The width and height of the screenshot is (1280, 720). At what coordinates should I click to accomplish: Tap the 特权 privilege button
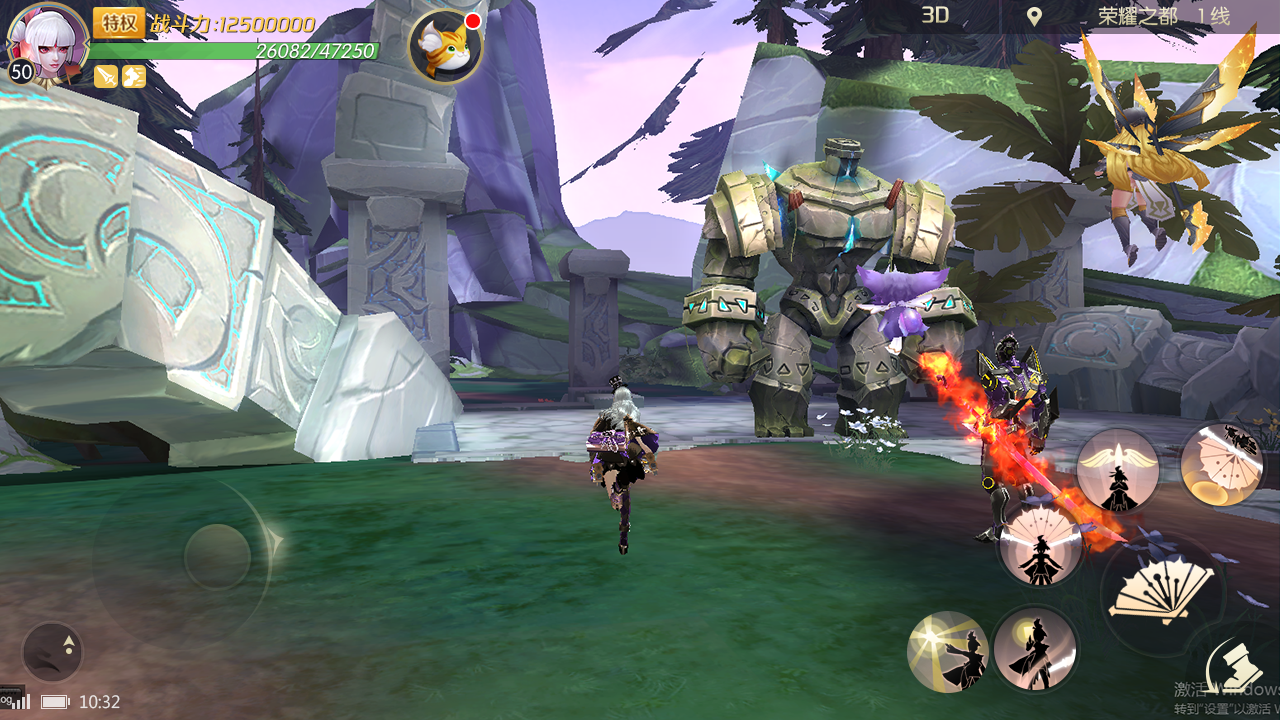(119, 23)
